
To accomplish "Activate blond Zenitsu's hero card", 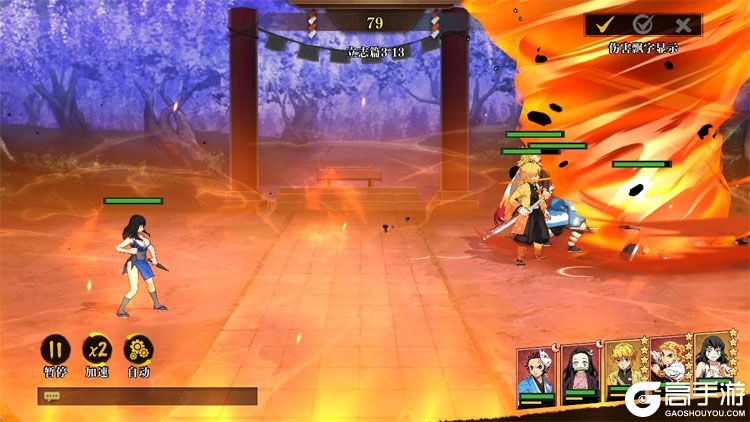I will [x=625, y=370].
